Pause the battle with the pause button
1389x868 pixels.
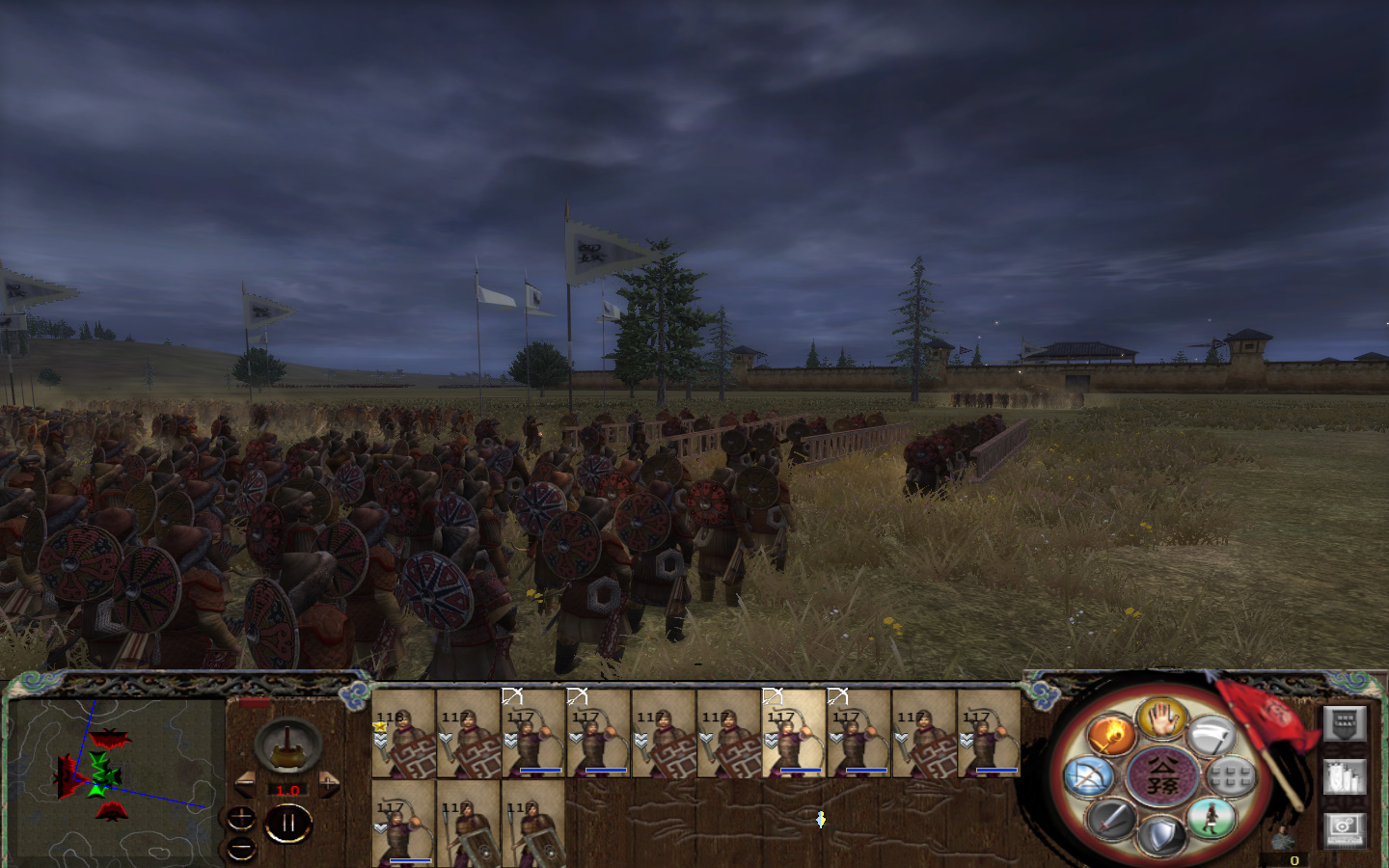[288, 823]
